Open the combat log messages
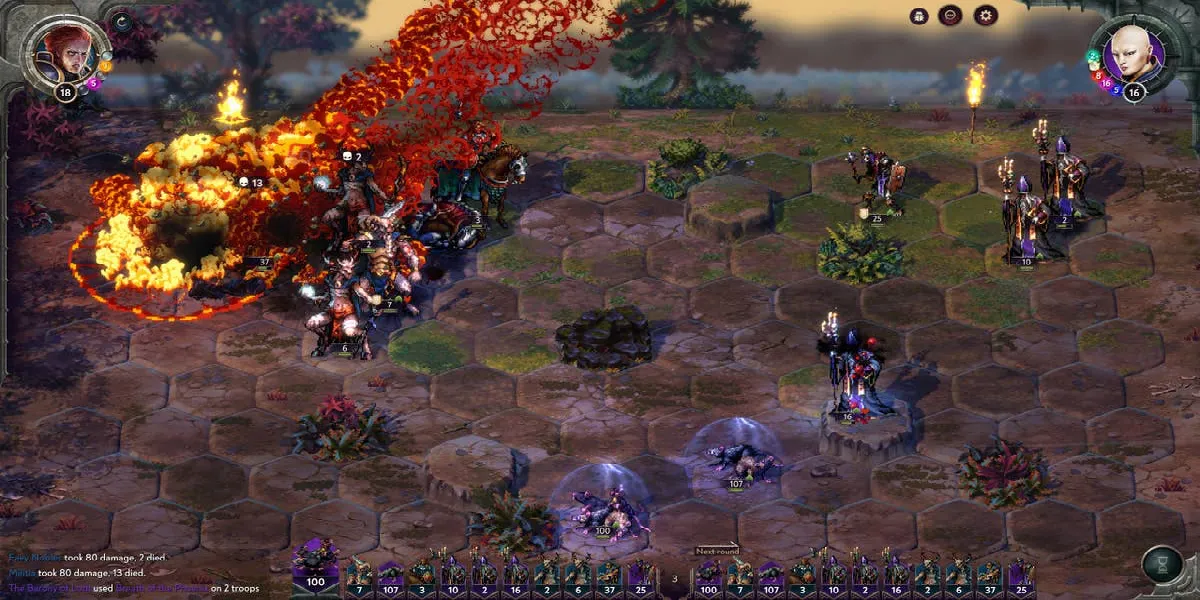 tap(130, 573)
